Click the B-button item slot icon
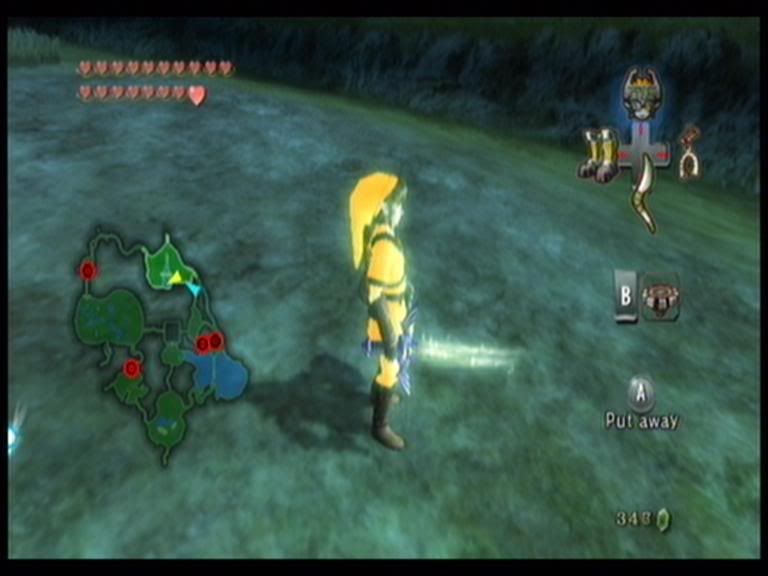This screenshot has width=768, height=576. pyautogui.click(x=660, y=298)
